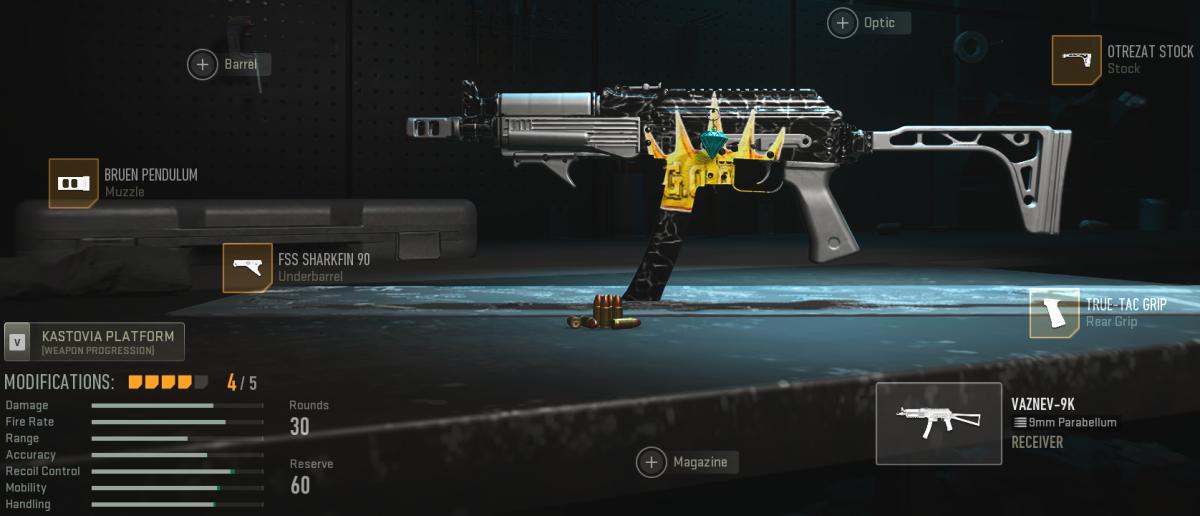Open the empty Optic attachment slot
This screenshot has height=516, width=1200.
[x=843, y=22]
